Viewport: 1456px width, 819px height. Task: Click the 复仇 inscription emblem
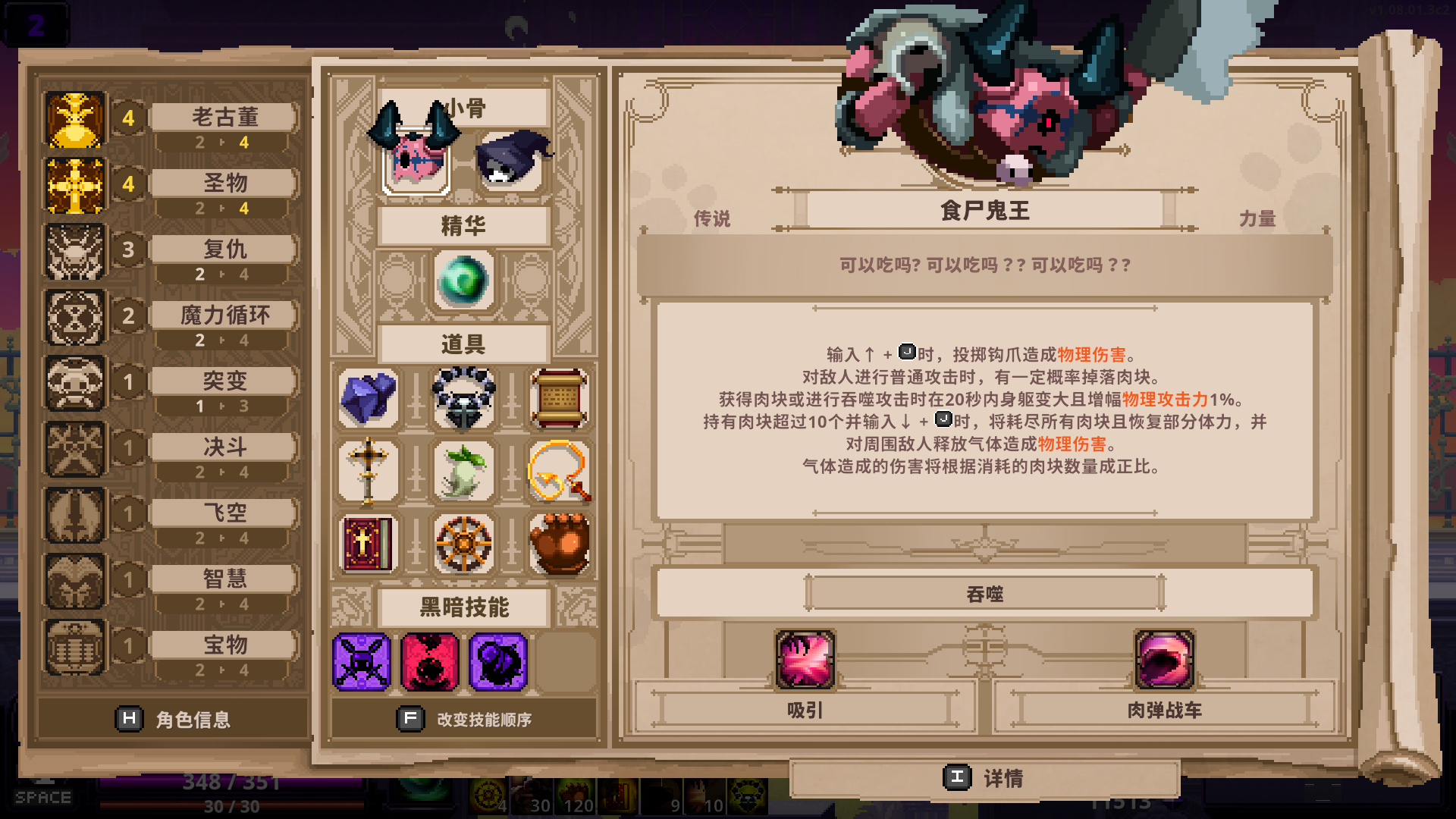75,252
